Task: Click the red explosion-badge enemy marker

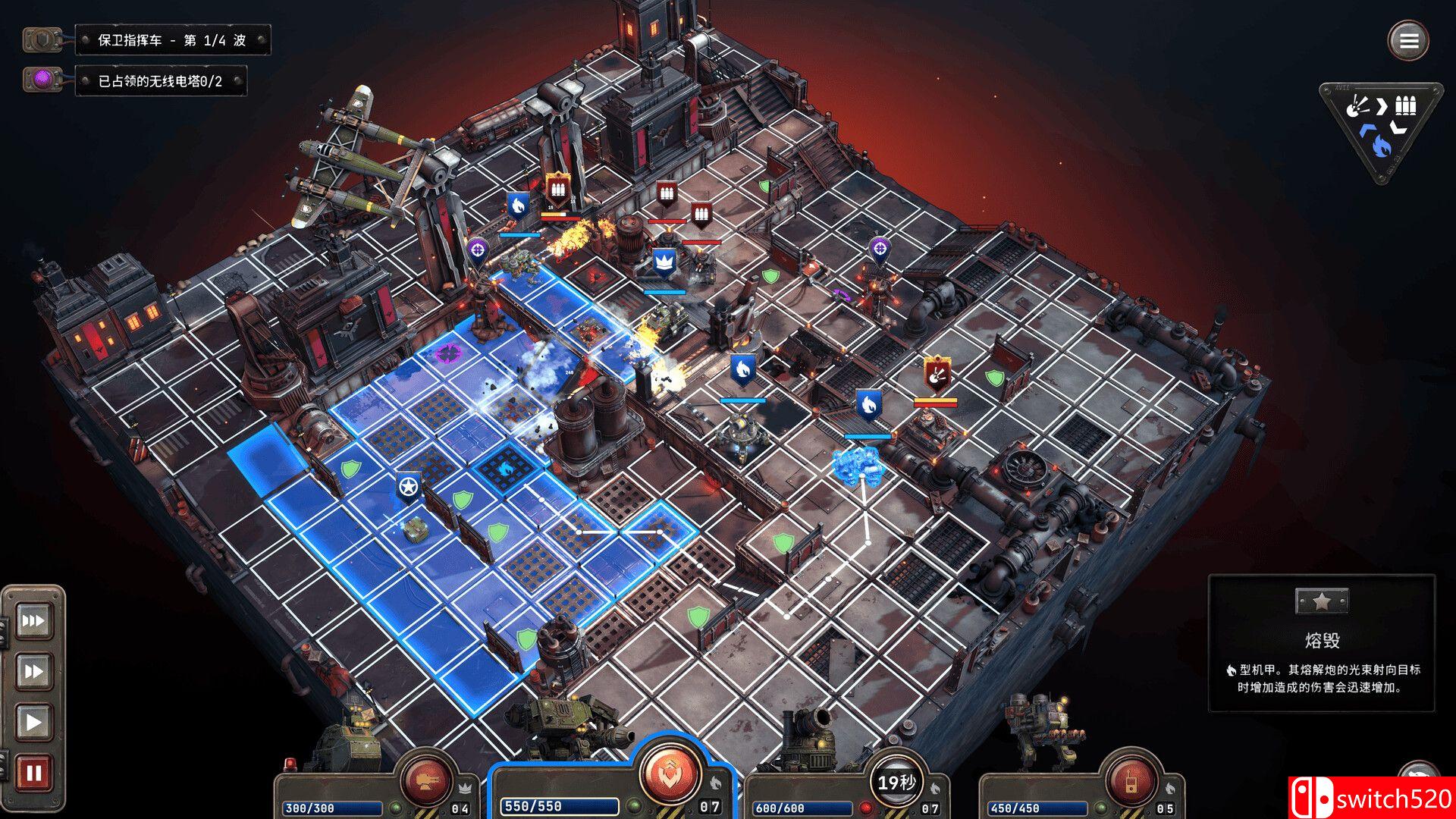Action: coord(937,374)
